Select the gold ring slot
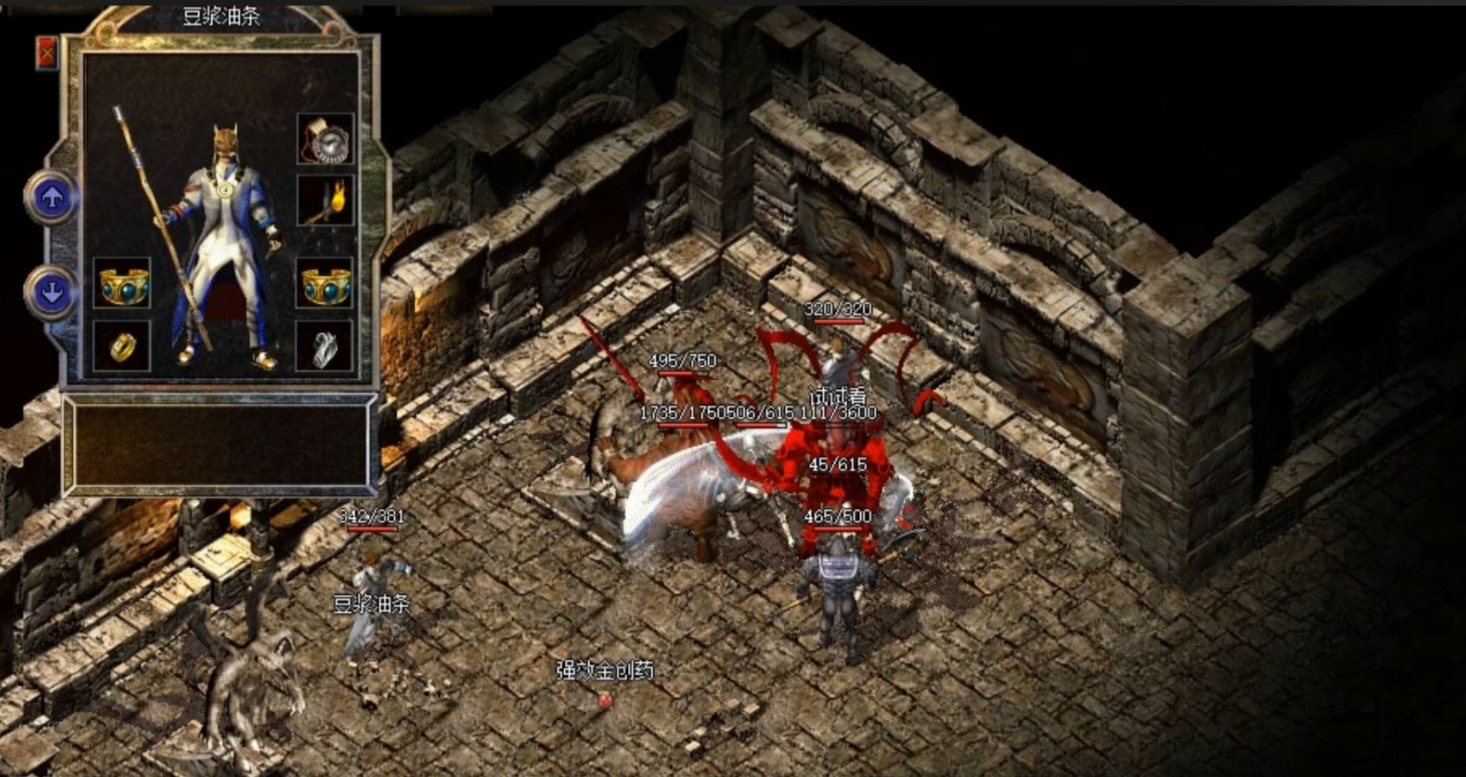Viewport: 1466px width, 777px height. [x=122, y=346]
